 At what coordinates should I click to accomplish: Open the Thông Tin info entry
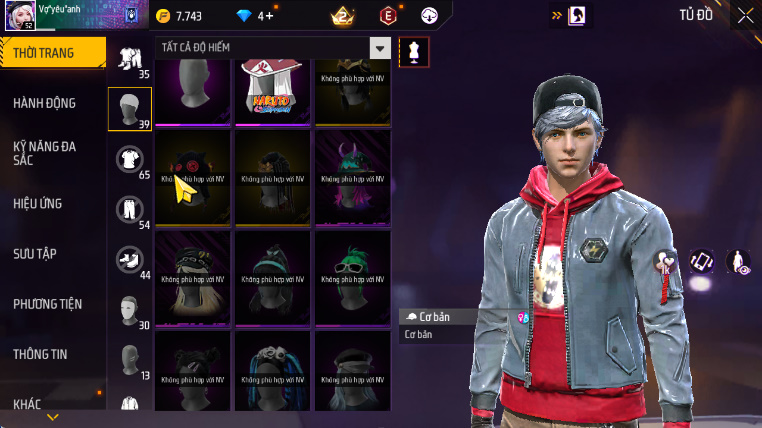pyautogui.click(x=41, y=353)
